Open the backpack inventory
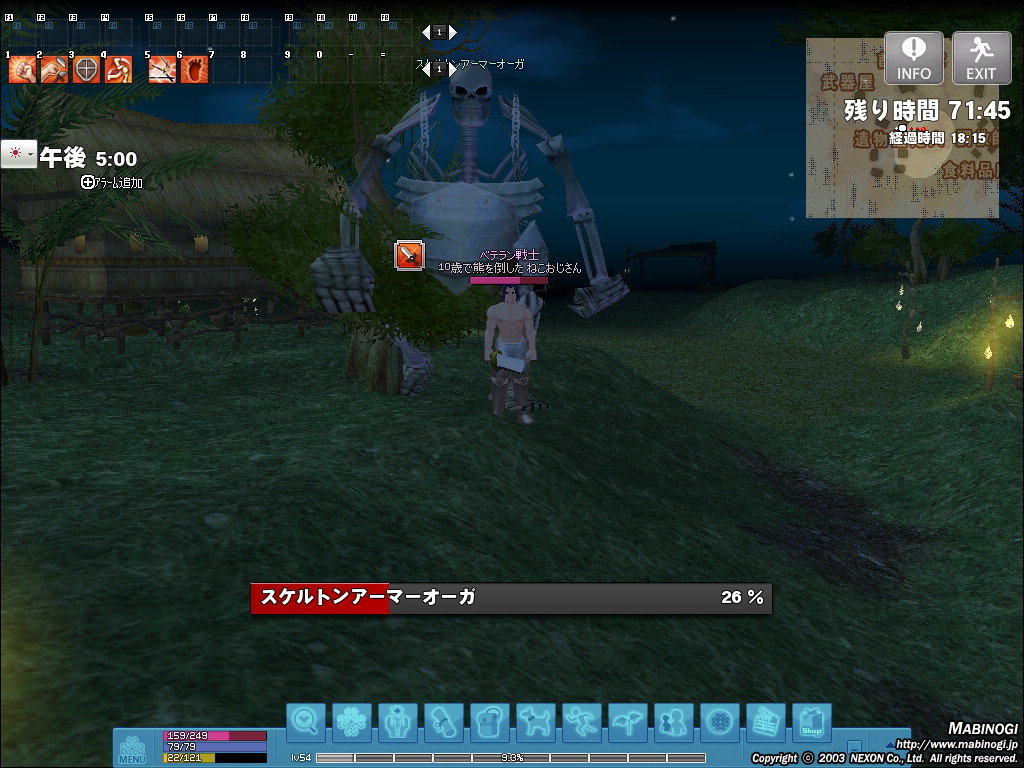 click(x=489, y=721)
